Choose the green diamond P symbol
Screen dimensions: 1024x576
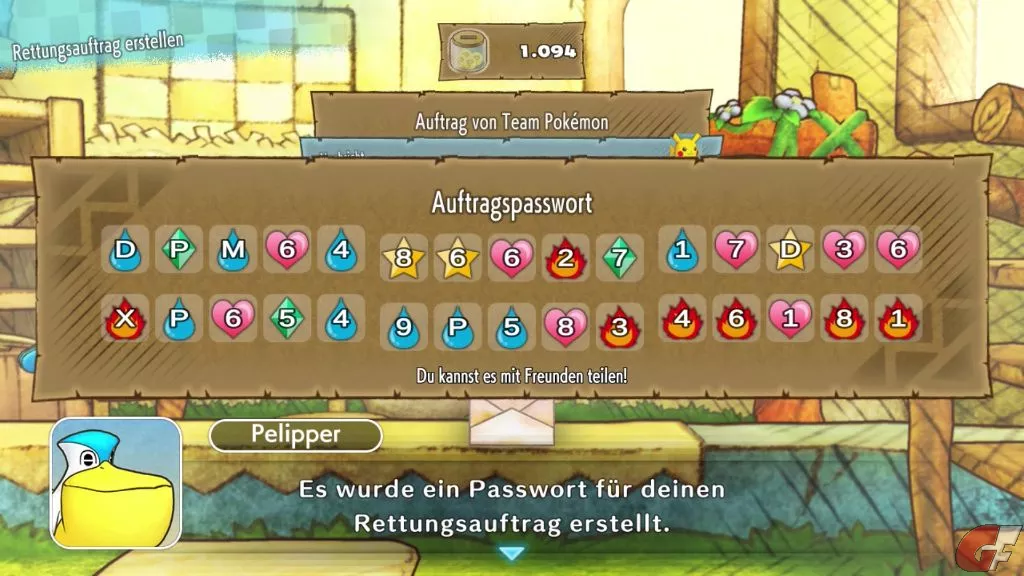click(x=179, y=250)
